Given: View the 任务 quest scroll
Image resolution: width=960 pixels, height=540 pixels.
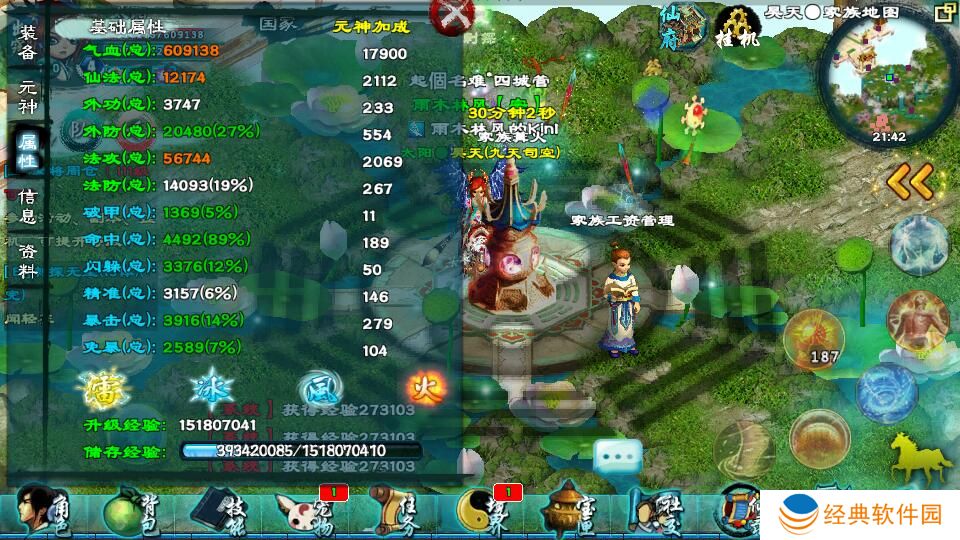Looking at the screenshot, I should pyautogui.click(x=395, y=510).
